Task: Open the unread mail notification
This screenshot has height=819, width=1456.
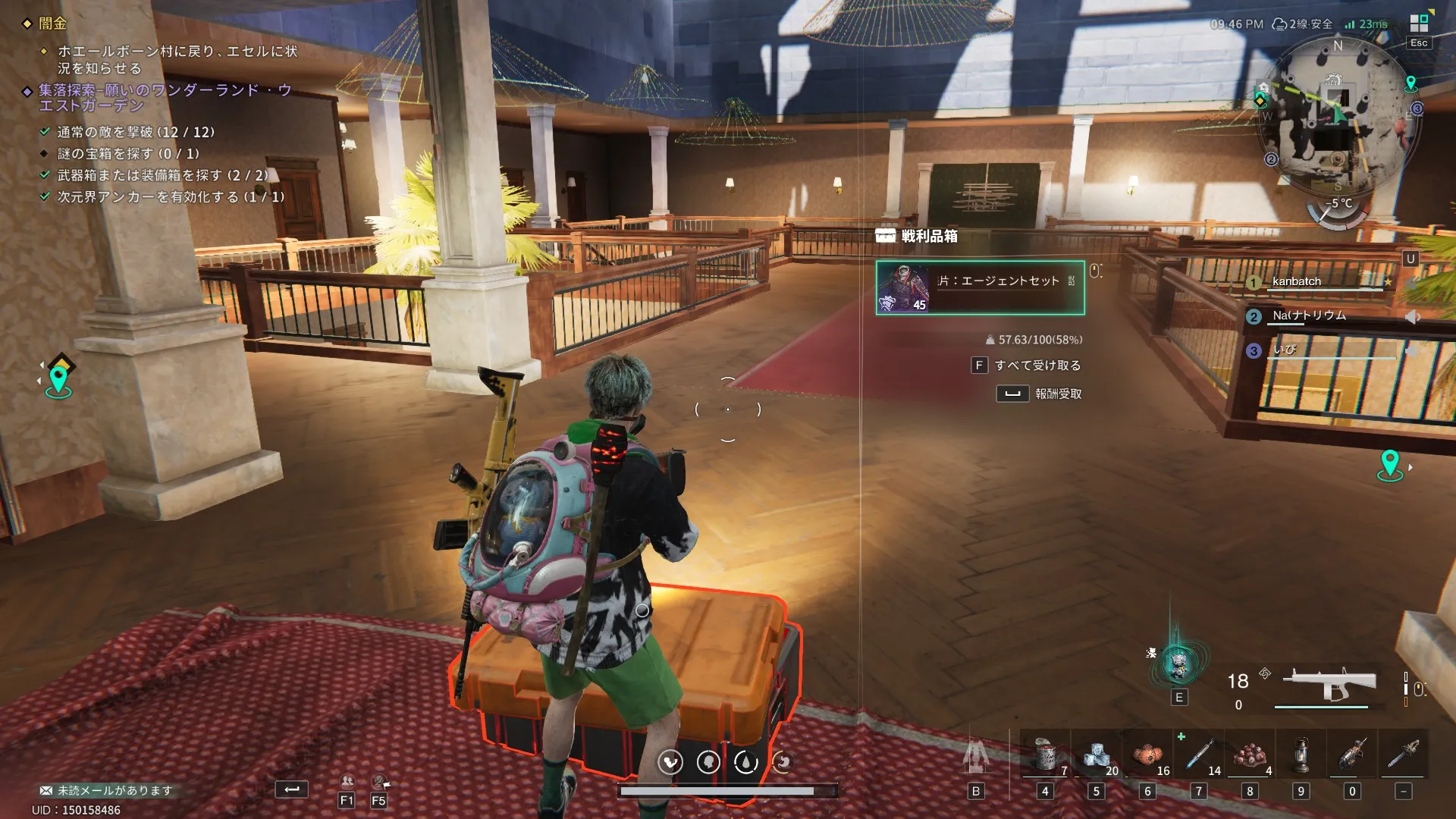Action: point(106,790)
